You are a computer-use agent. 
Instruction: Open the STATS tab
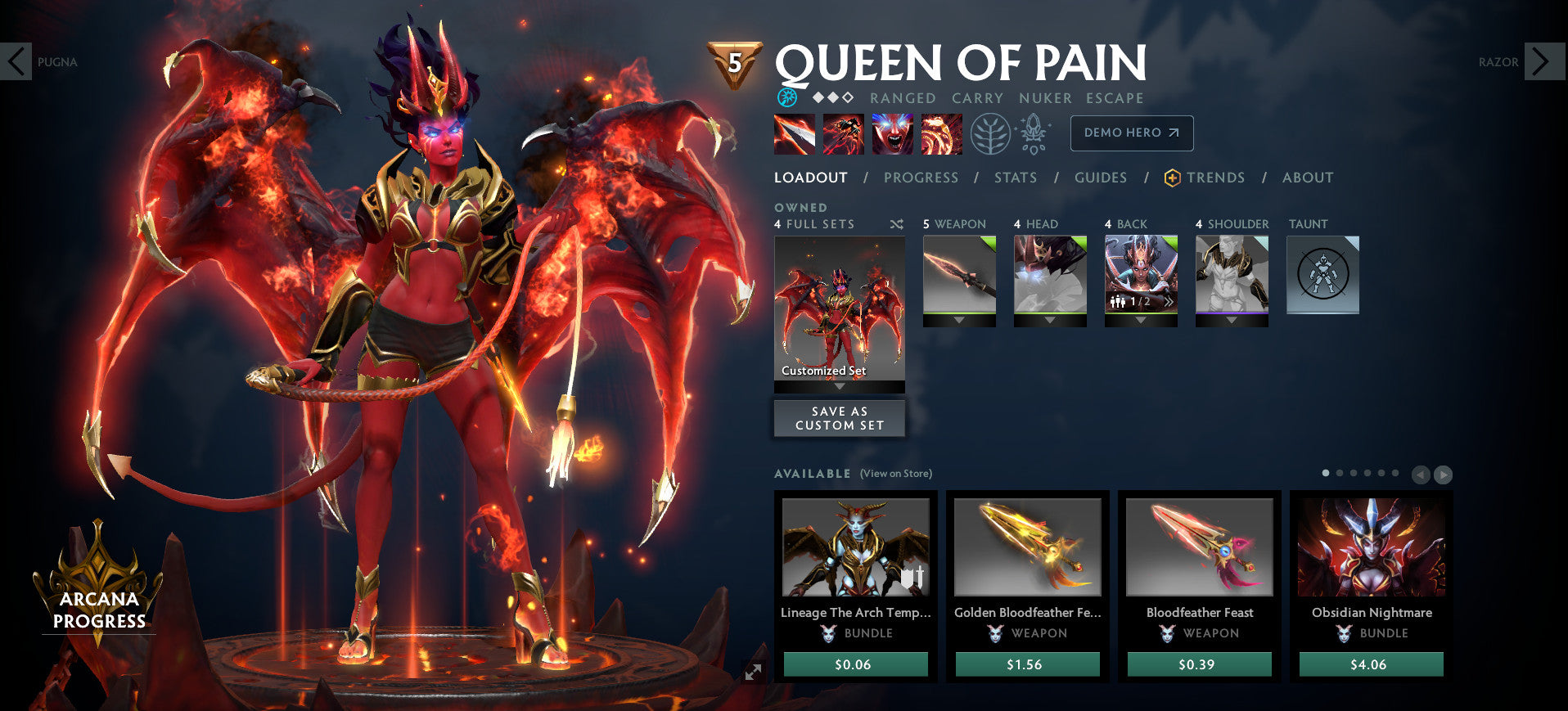click(x=1015, y=178)
